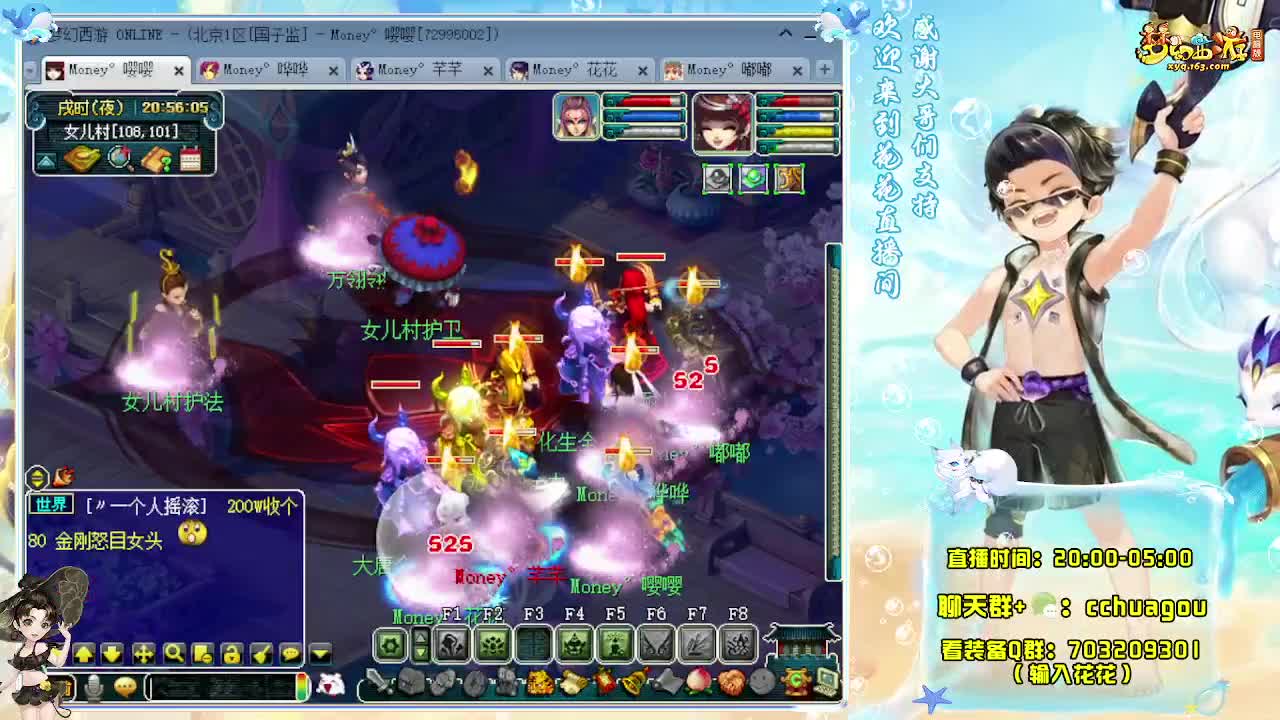Viewport: 1280px width, 720px height.
Task: Click the yellow dropdown triangle in the navigation toolbar
Action: pyautogui.click(x=319, y=653)
